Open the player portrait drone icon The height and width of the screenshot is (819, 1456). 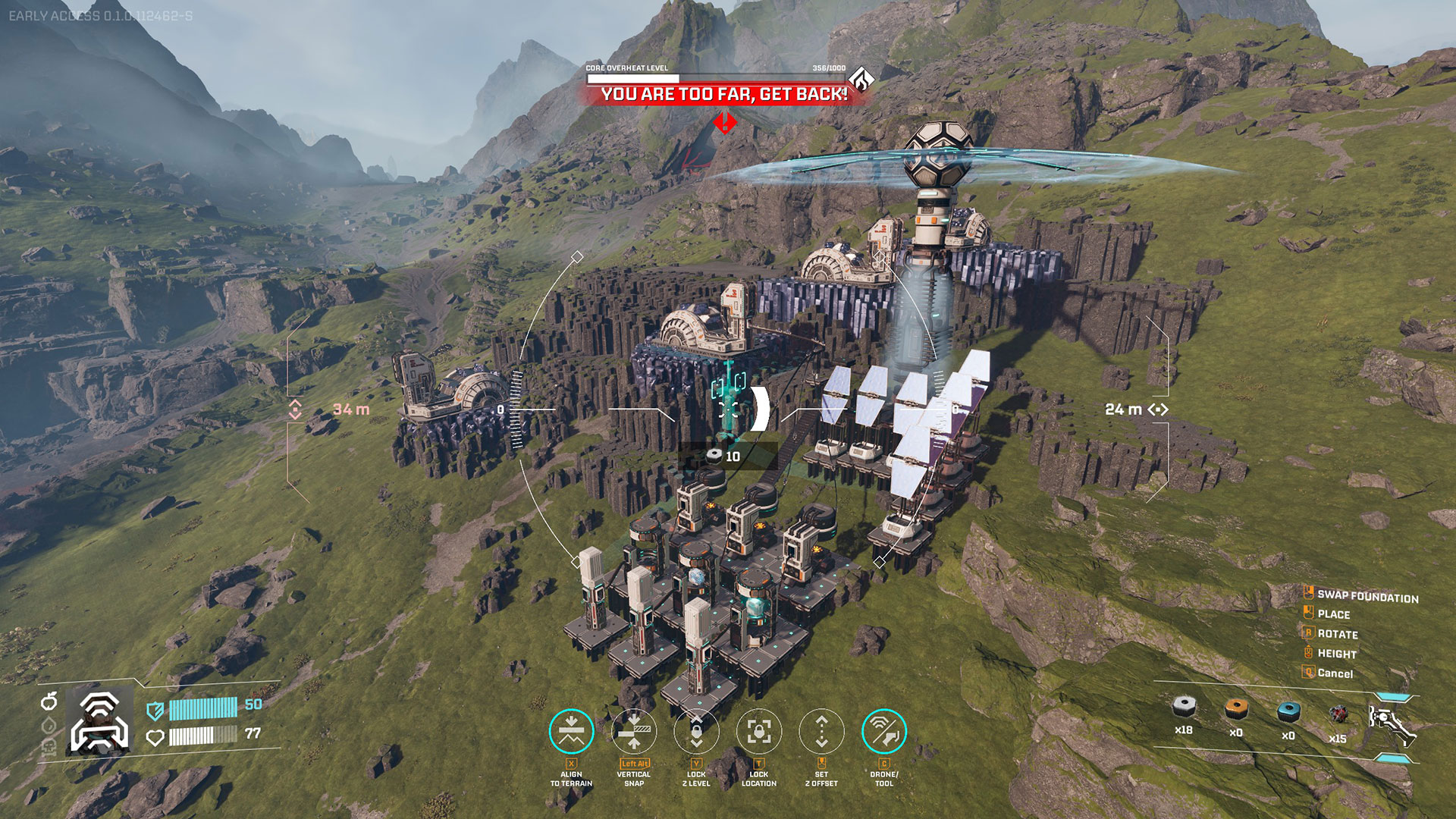(x=99, y=721)
